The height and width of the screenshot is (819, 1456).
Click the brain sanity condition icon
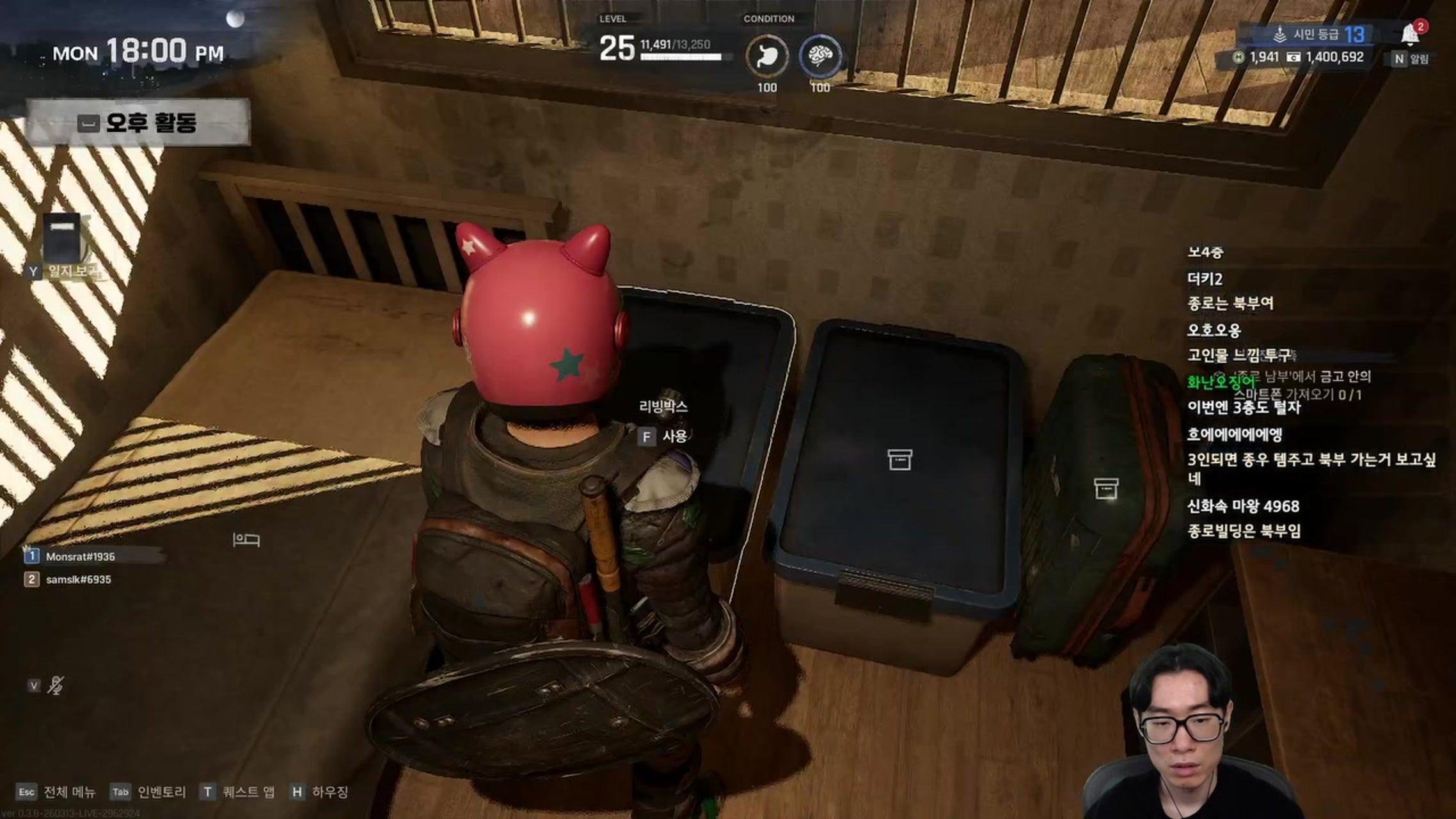[820, 56]
